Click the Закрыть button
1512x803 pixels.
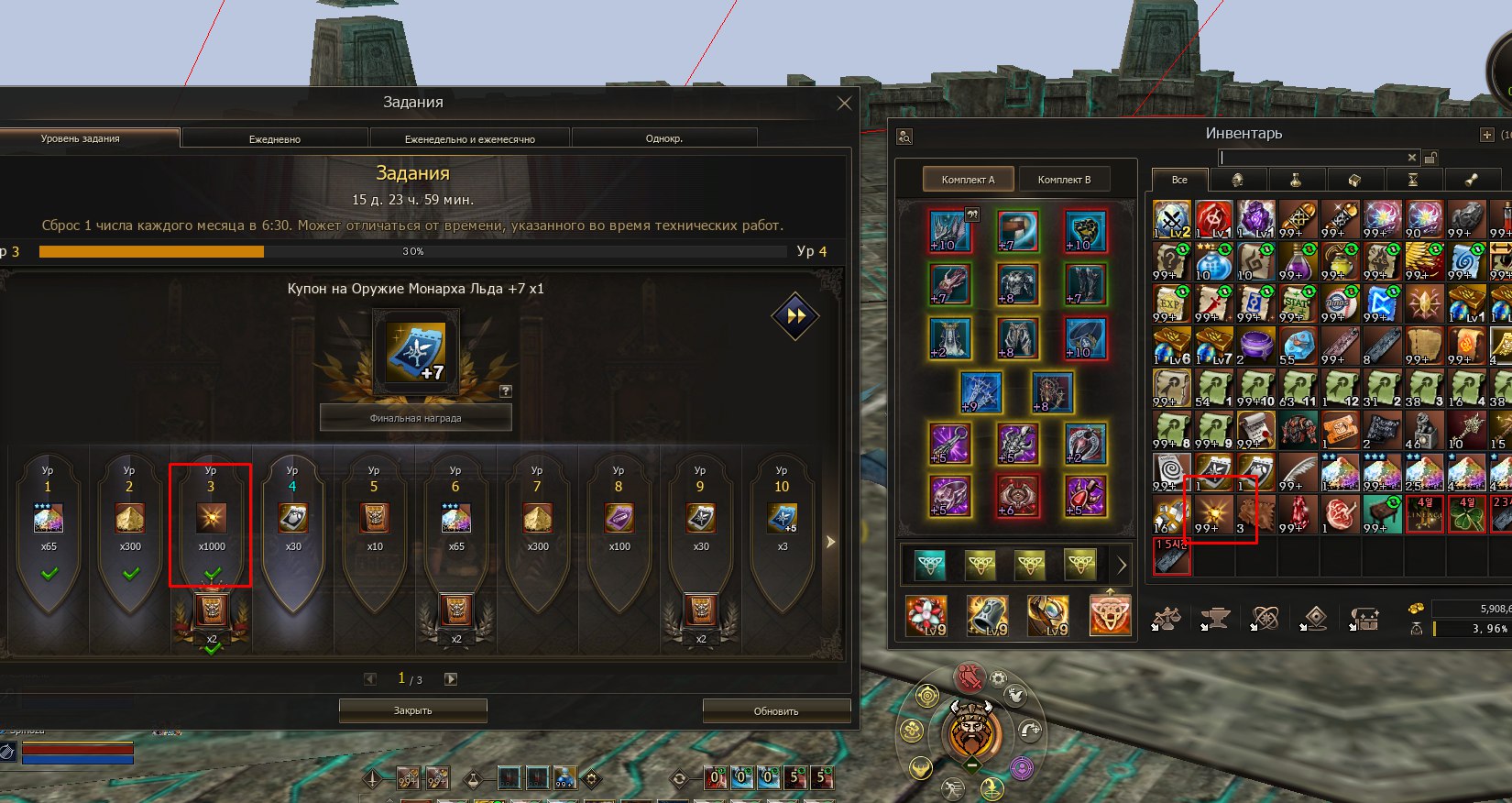(412, 710)
